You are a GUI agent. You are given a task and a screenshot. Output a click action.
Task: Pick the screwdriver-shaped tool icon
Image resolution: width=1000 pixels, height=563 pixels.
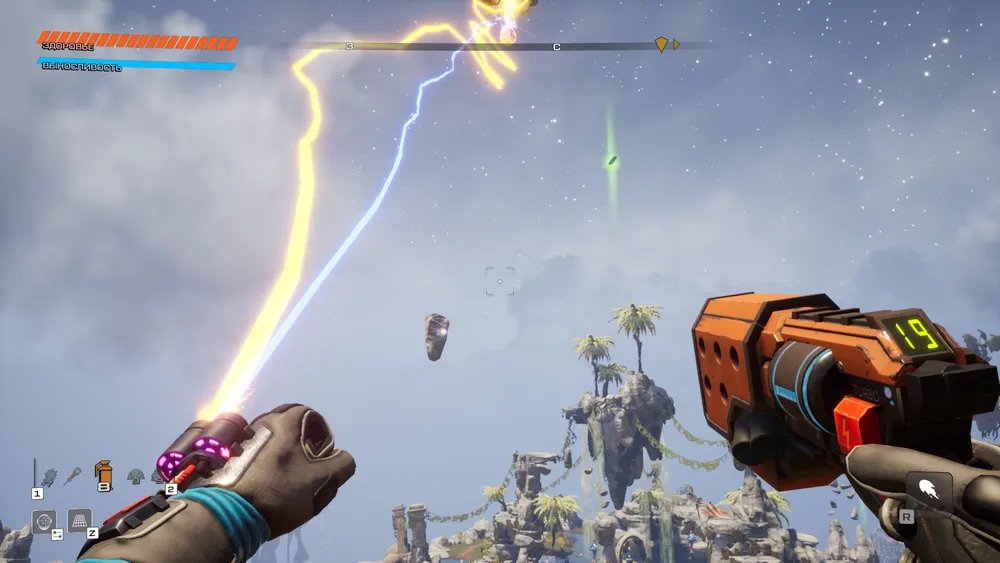tap(73, 476)
